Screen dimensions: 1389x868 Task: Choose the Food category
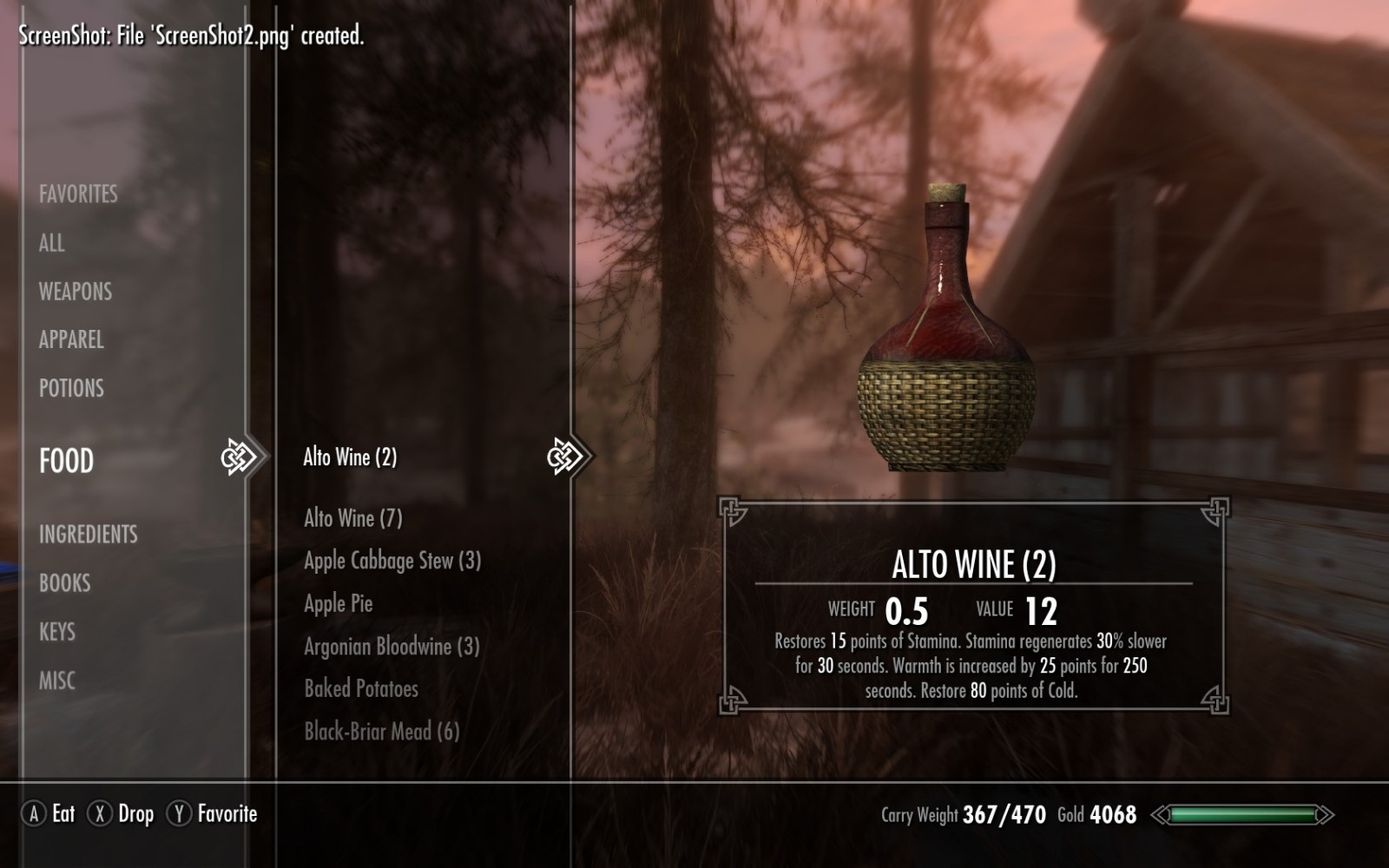[67, 460]
